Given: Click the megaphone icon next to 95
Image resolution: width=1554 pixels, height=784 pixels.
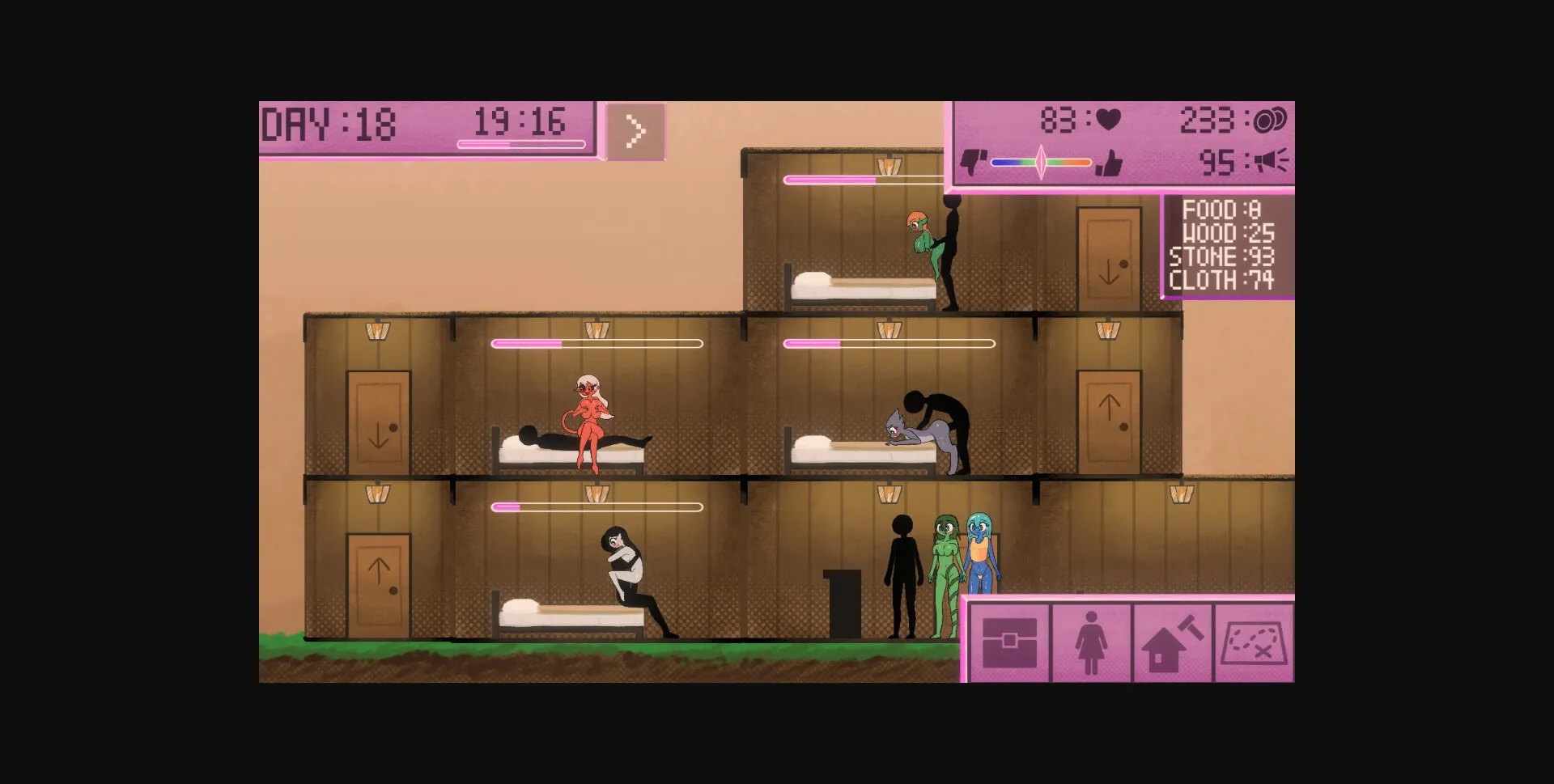Looking at the screenshot, I should point(1271,162).
